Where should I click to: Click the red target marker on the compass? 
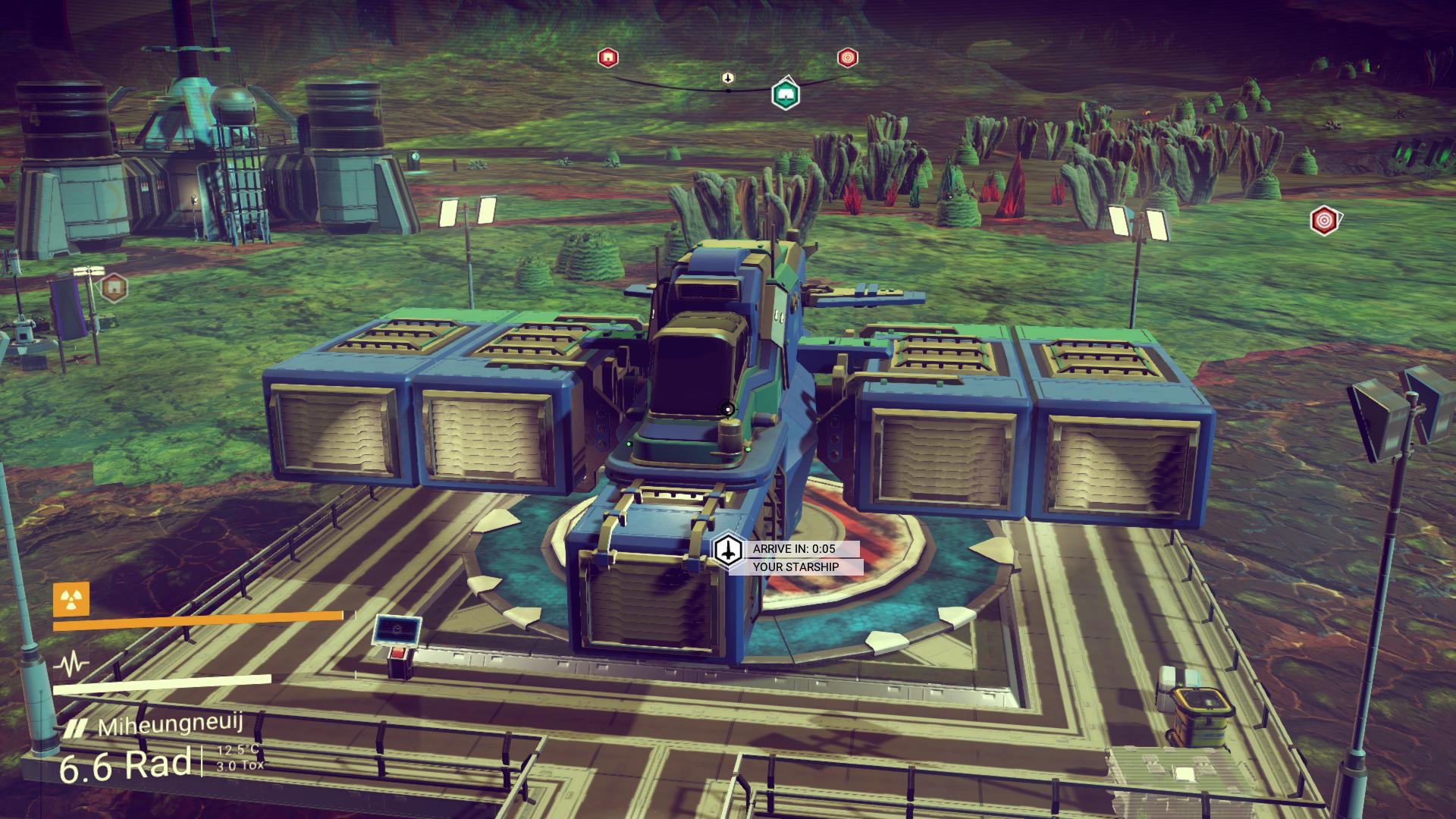pyautogui.click(x=847, y=58)
